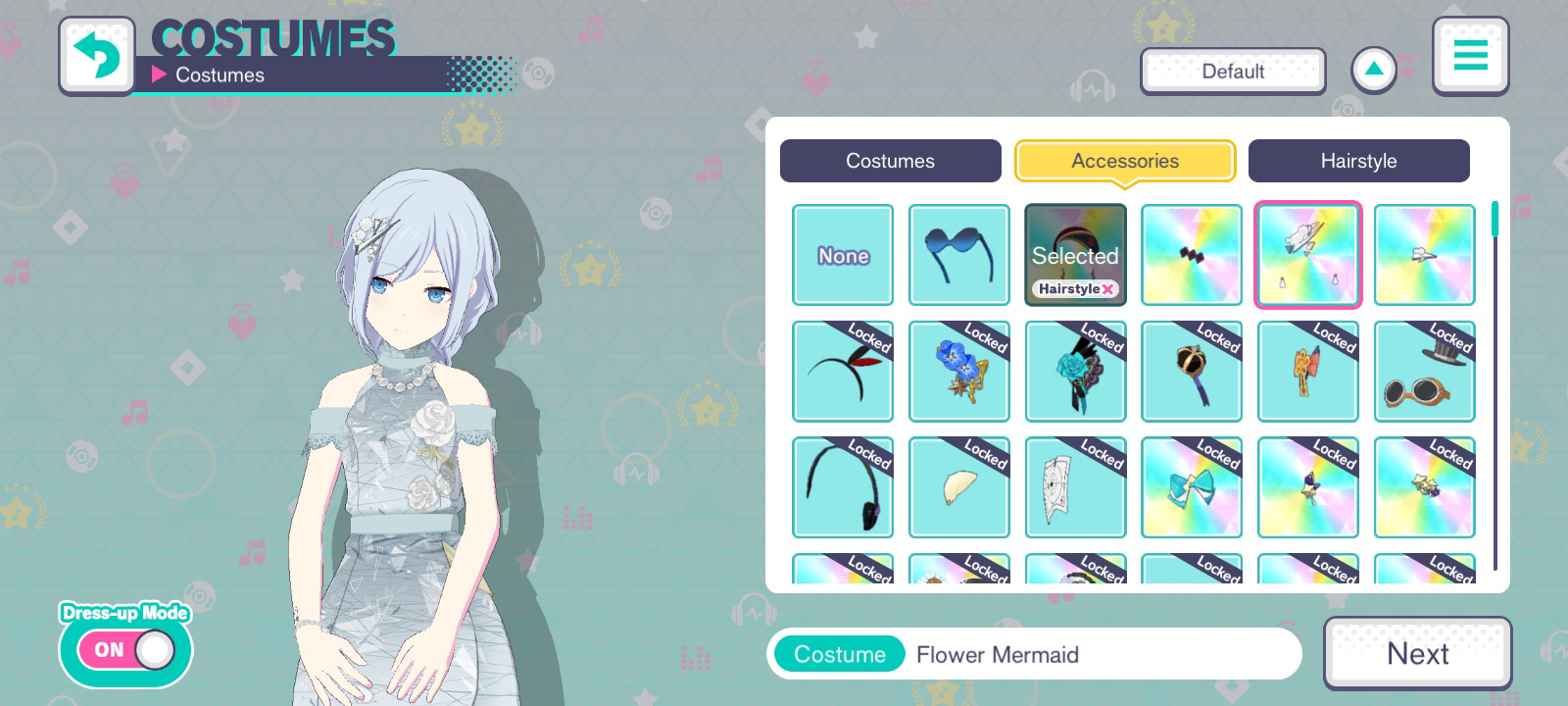
Task: Toggle the sort order arrow button
Action: click(1373, 70)
